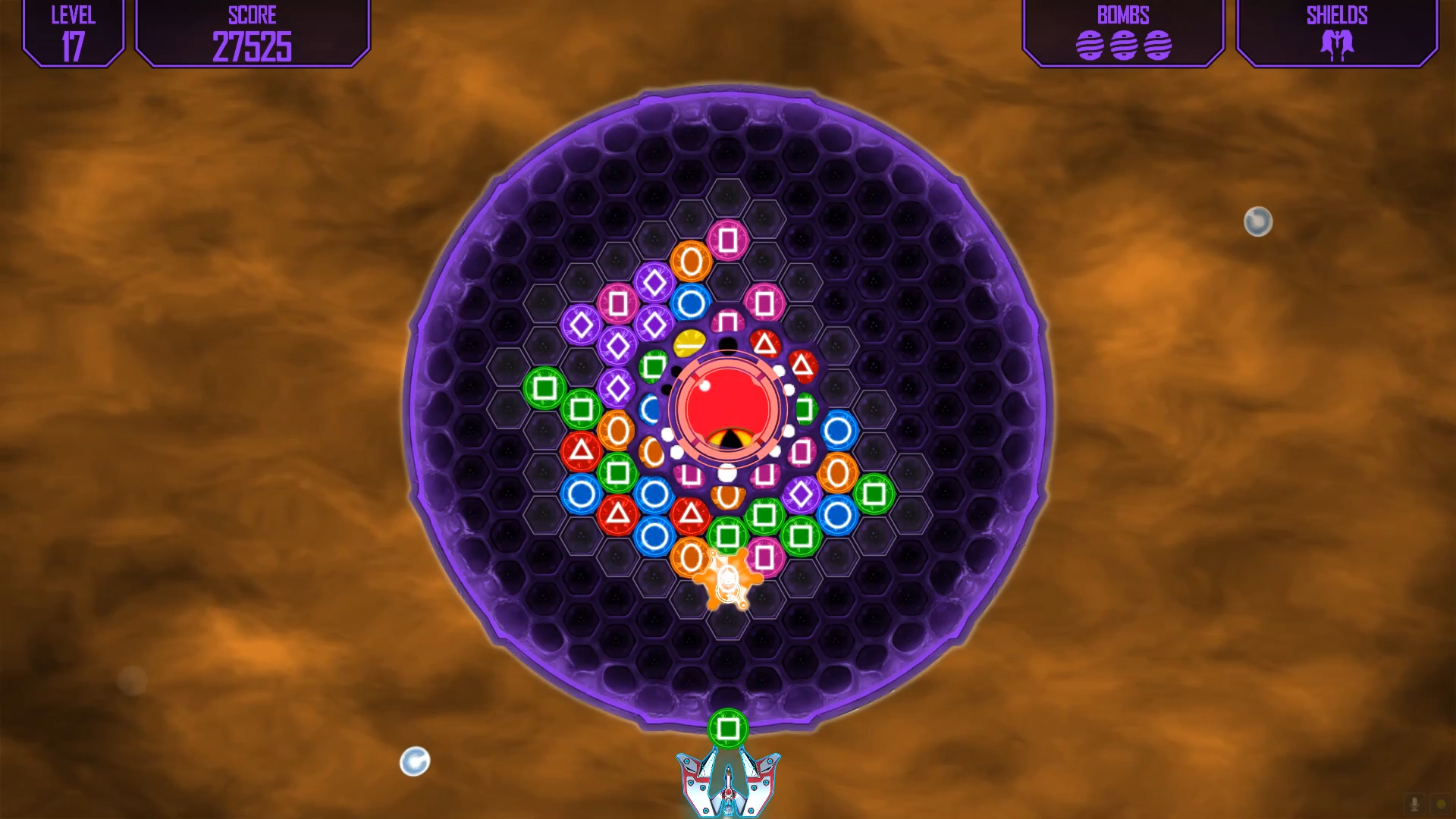Select the Shields ship icon

click(1337, 45)
